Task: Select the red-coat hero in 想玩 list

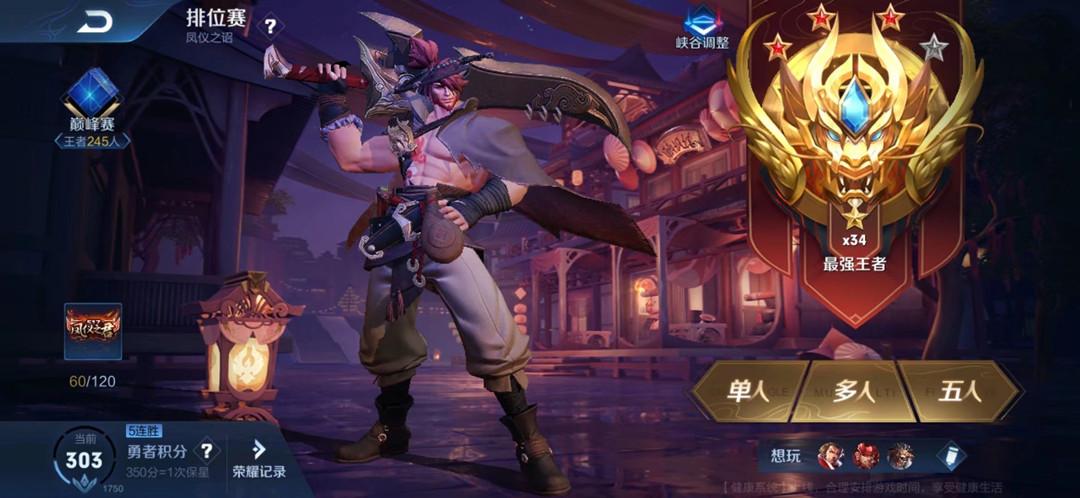Action: point(831,457)
